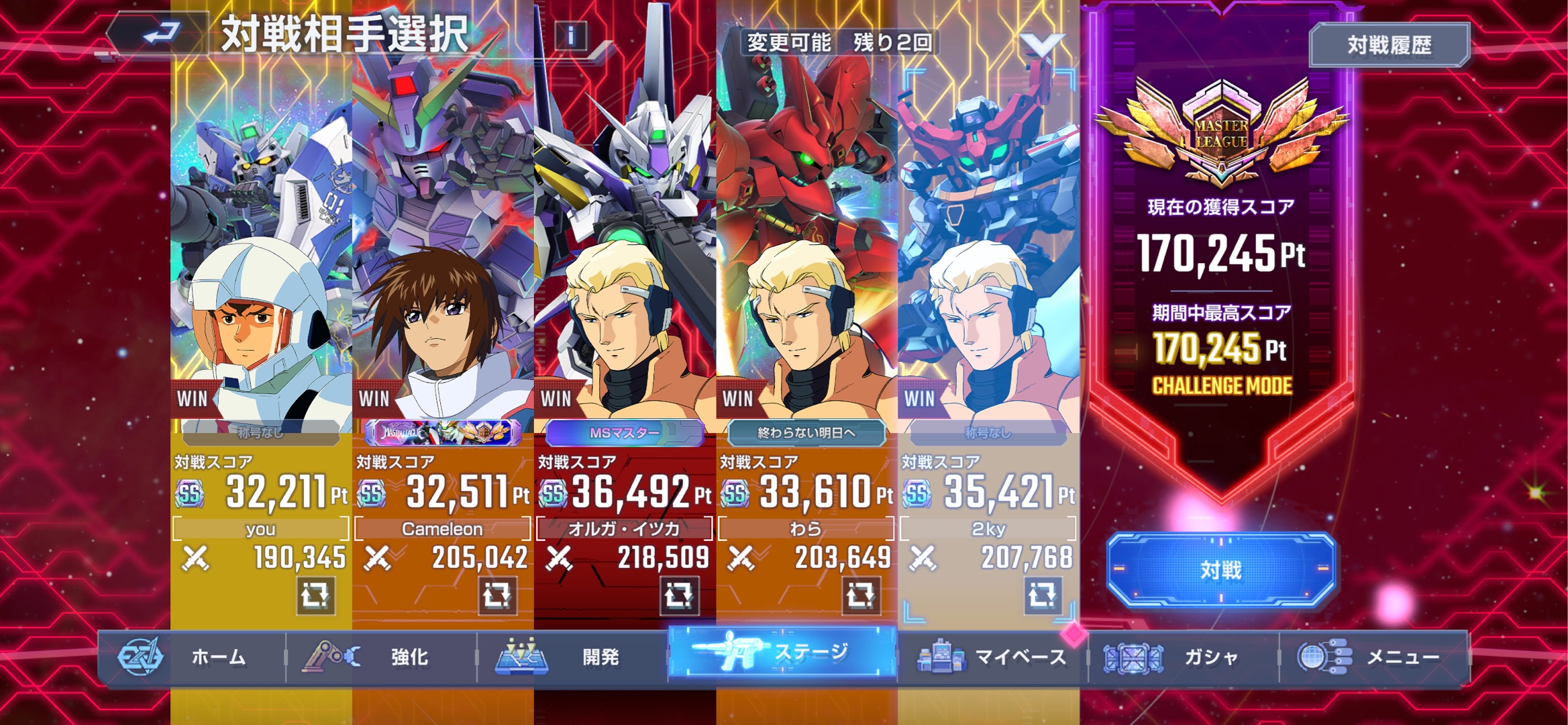1568x725 pixels.
Task: Go back with the return arrow button
Action: (x=160, y=34)
